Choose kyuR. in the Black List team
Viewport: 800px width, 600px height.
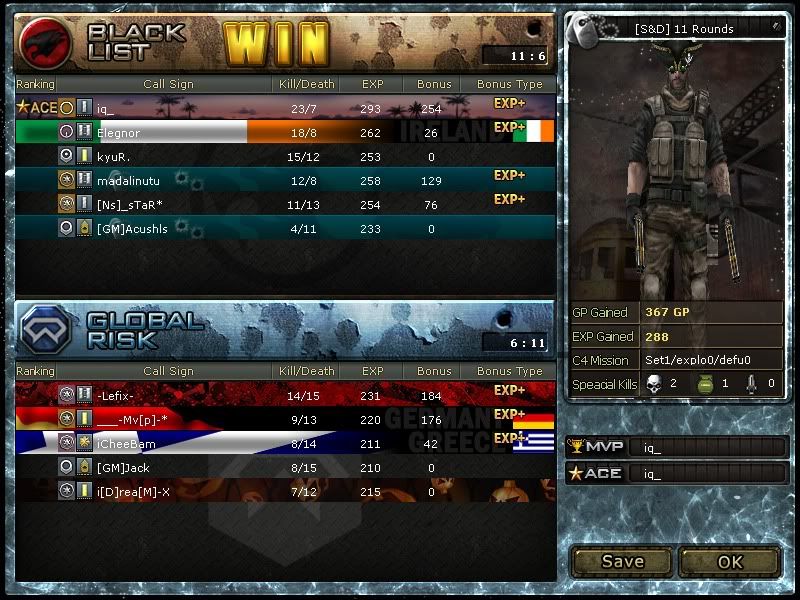285,156
